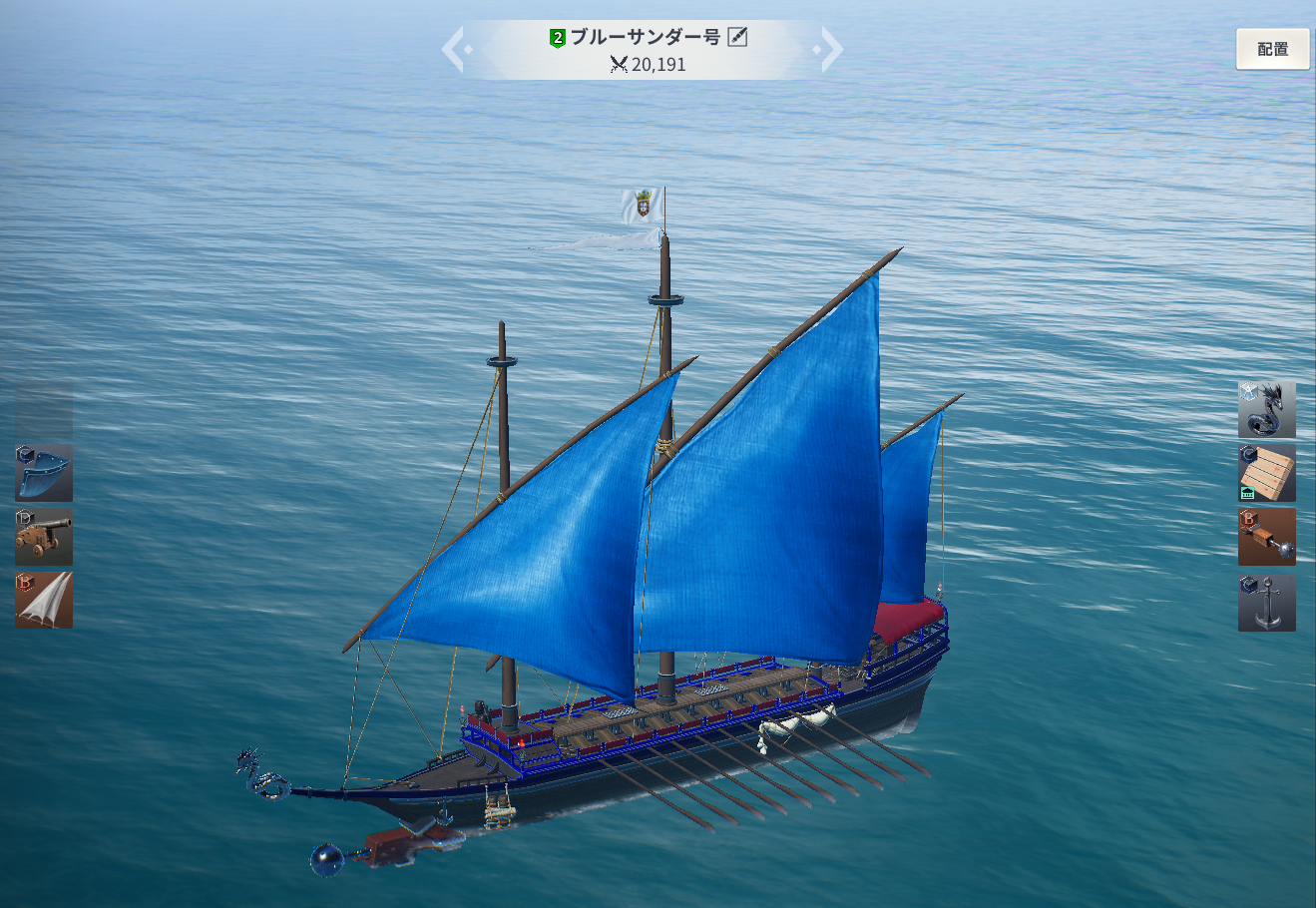
Task: Select the battering ram slot
Action: [1266, 537]
